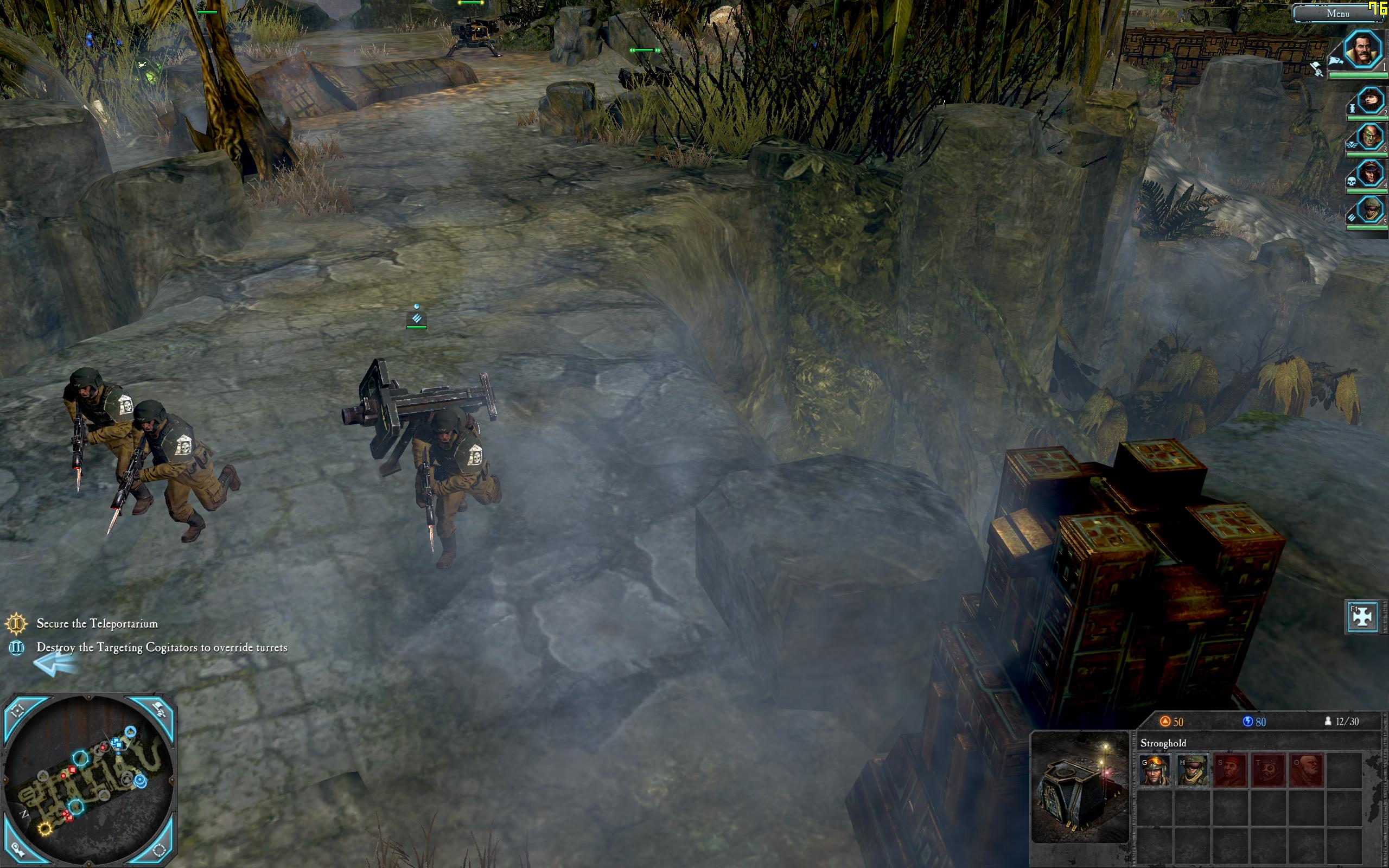Select the red bandana unit marked S
This screenshot has height=868, width=1389.
pyautogui.click(x=1231, y=770)
